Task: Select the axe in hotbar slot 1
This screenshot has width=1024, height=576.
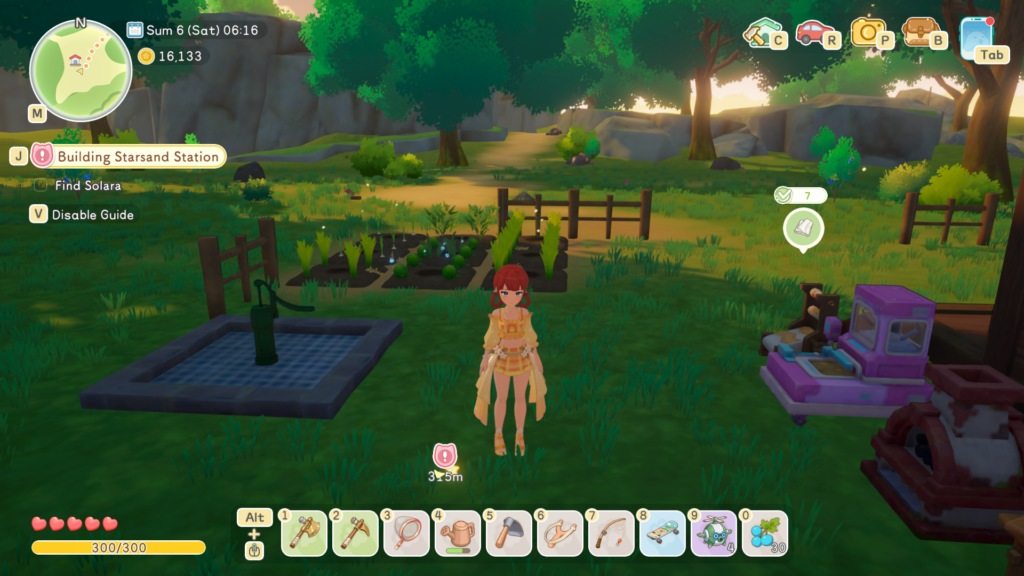Action: tap(301, 534)
